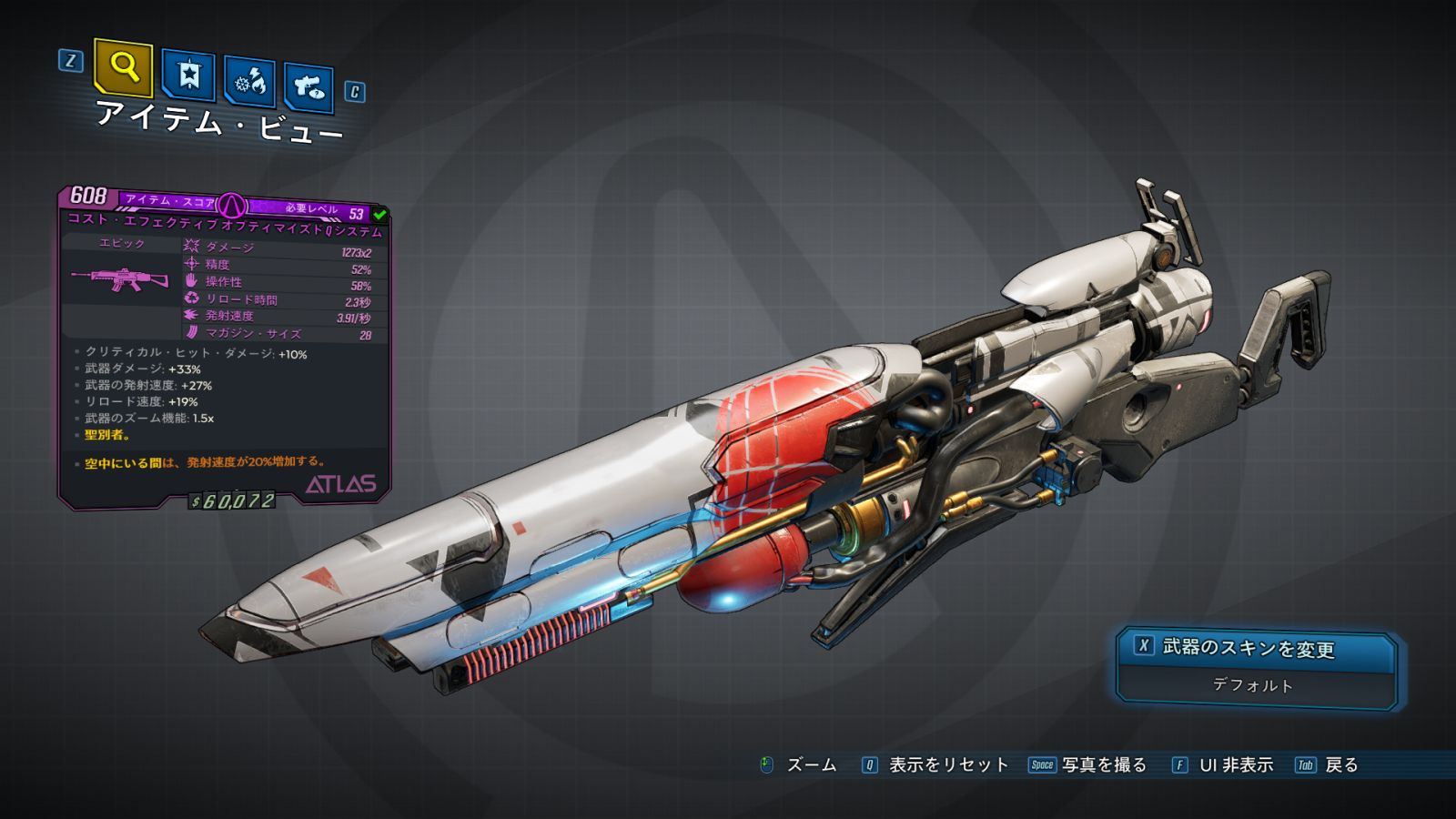Click the 表示をリセット reset view option
The height and width of the screenshot is (819, 1456).
(x=947, y=765)
